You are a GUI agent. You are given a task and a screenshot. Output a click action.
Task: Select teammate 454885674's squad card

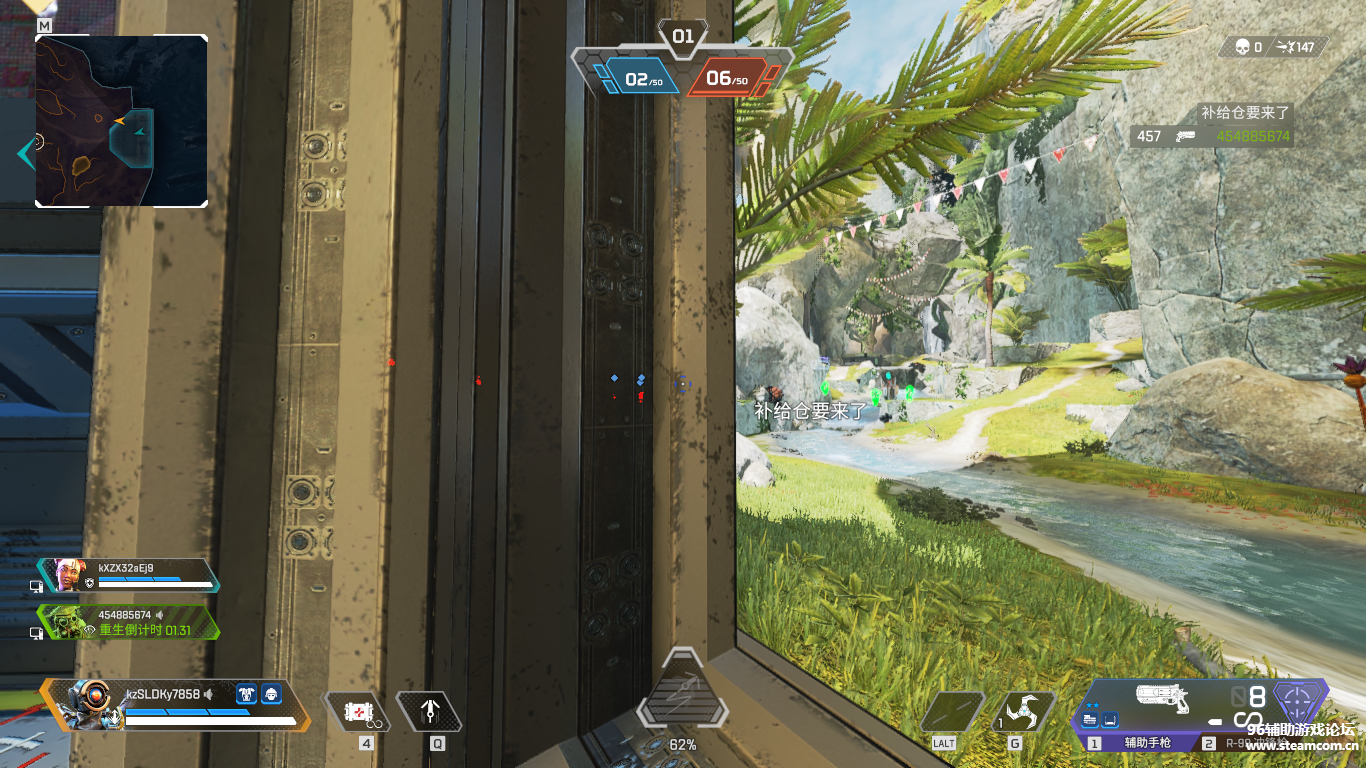[x=128, y=622]
